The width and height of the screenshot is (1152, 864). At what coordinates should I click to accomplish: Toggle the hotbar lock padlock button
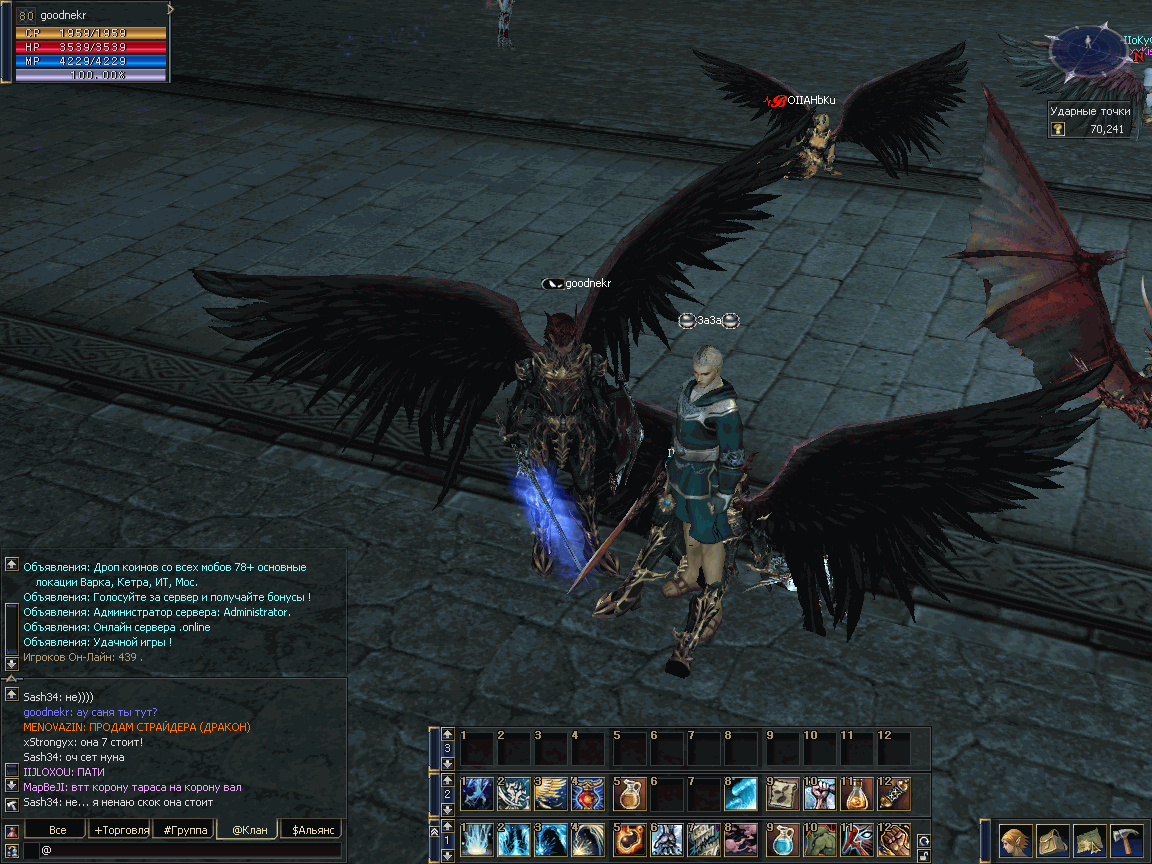click(x=923, y=856)
